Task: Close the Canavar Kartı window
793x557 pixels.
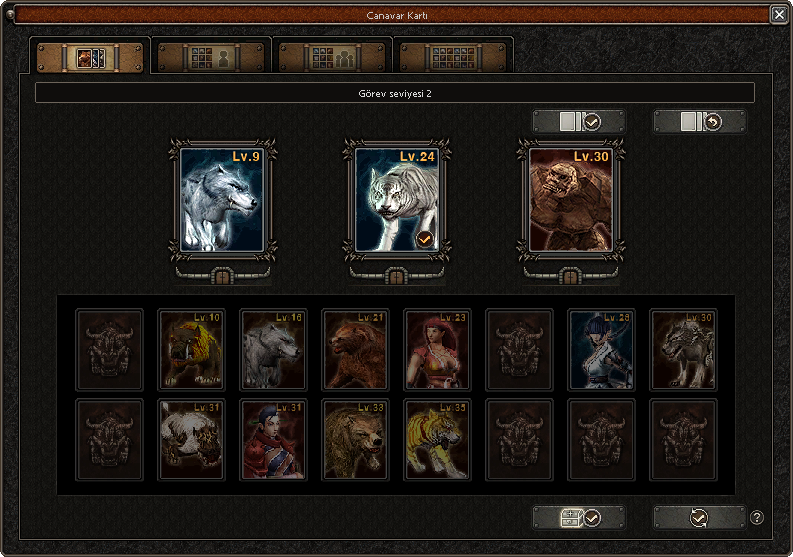Action: point(778,14)
